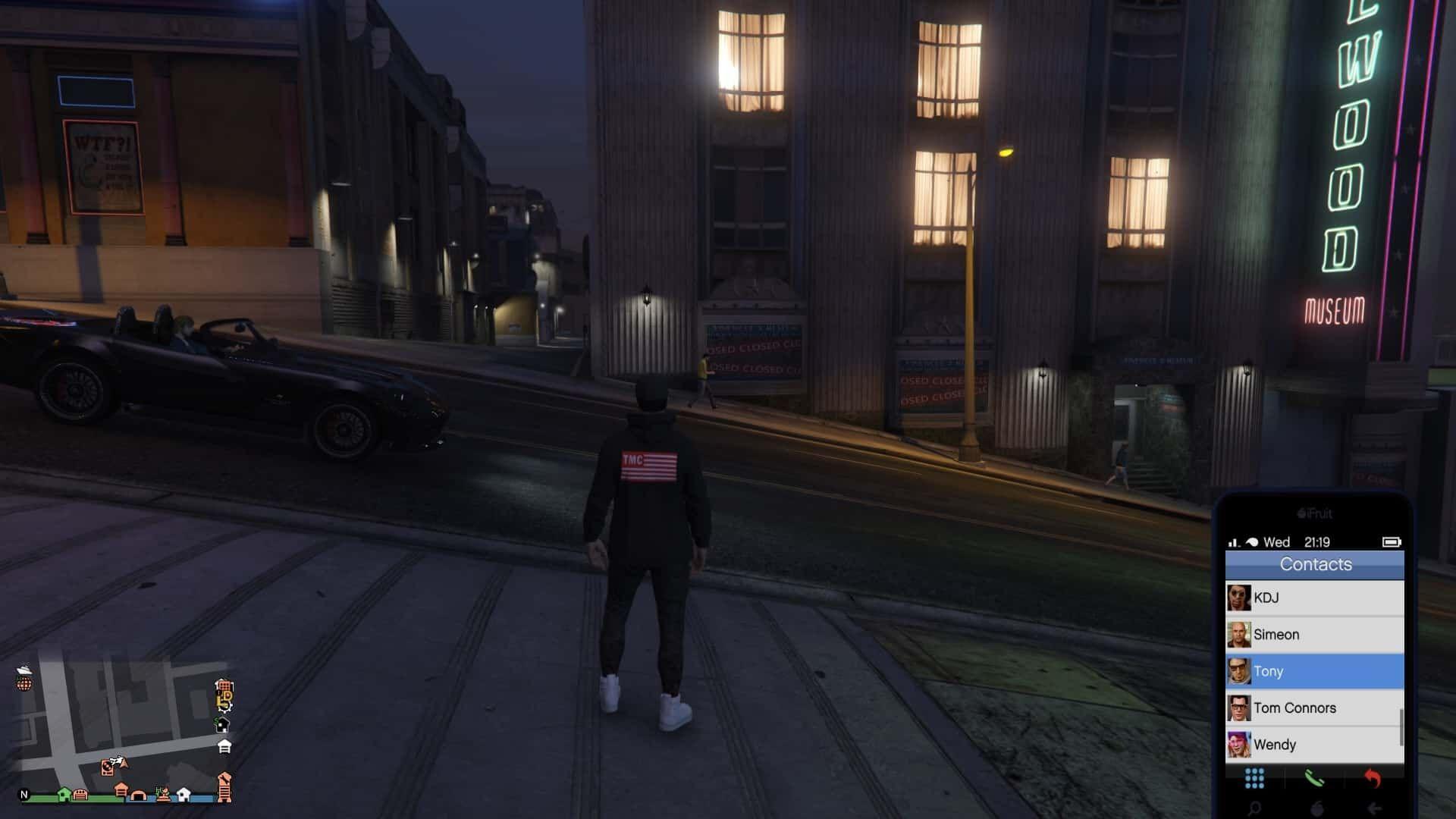The width and height of the screenshot is (1456, 819).
Task: Select the green house marker on minimap
Action: pos(64,794)
